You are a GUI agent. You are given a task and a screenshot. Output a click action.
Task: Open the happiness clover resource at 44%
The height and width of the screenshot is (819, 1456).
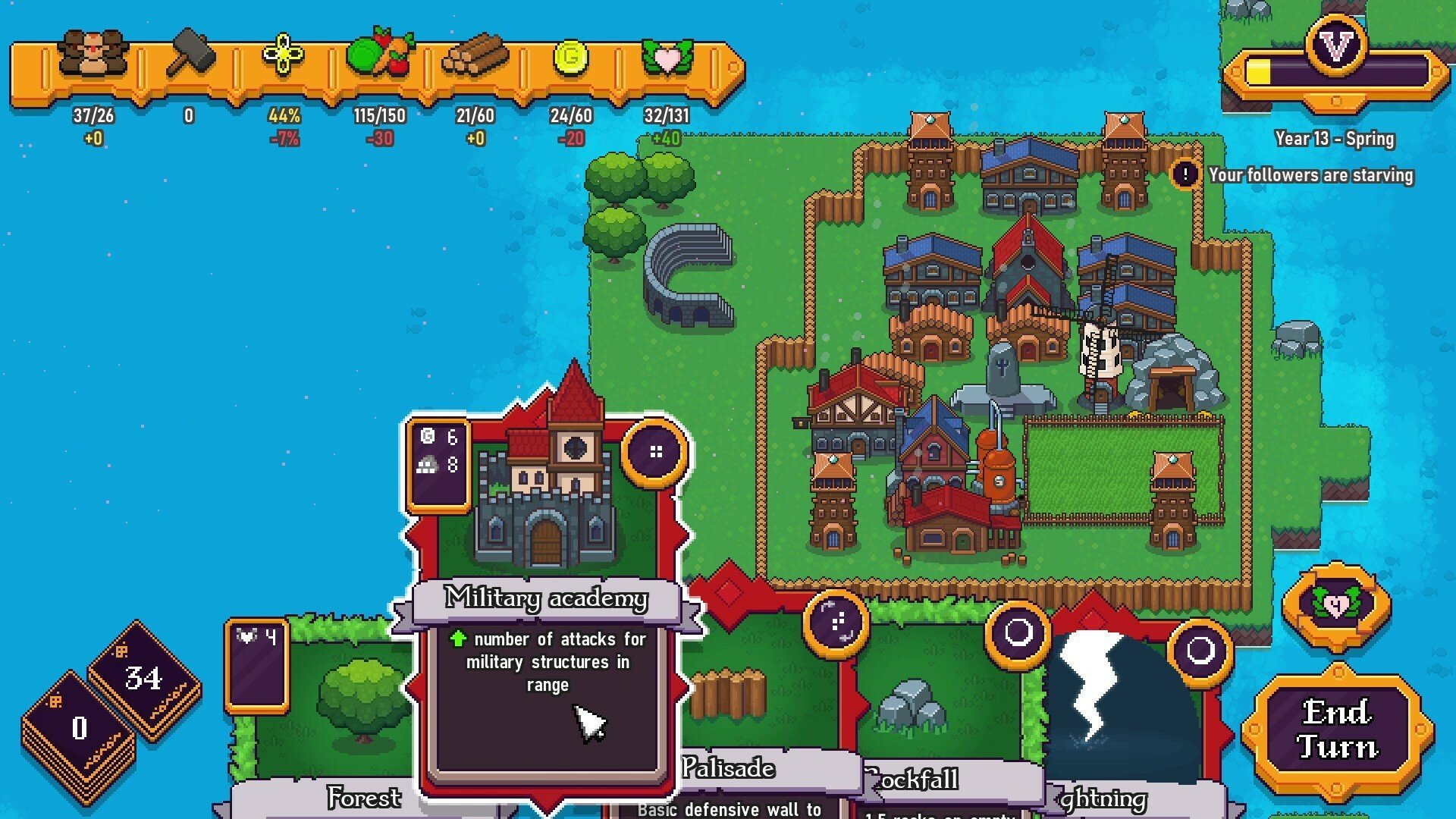283,52
